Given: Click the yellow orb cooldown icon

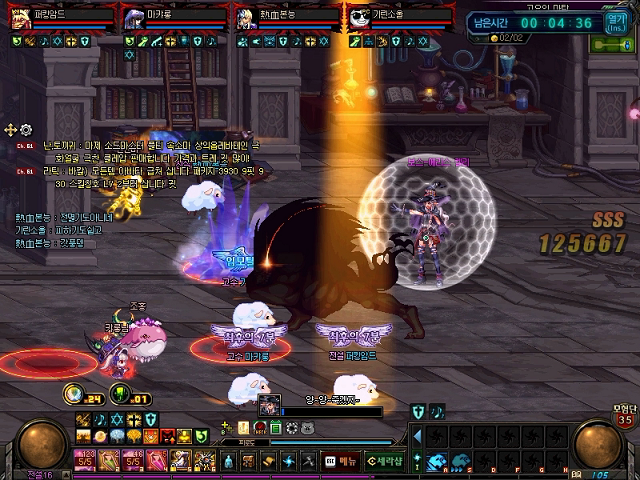Looking at the screenshot, I should click(73, 394).
